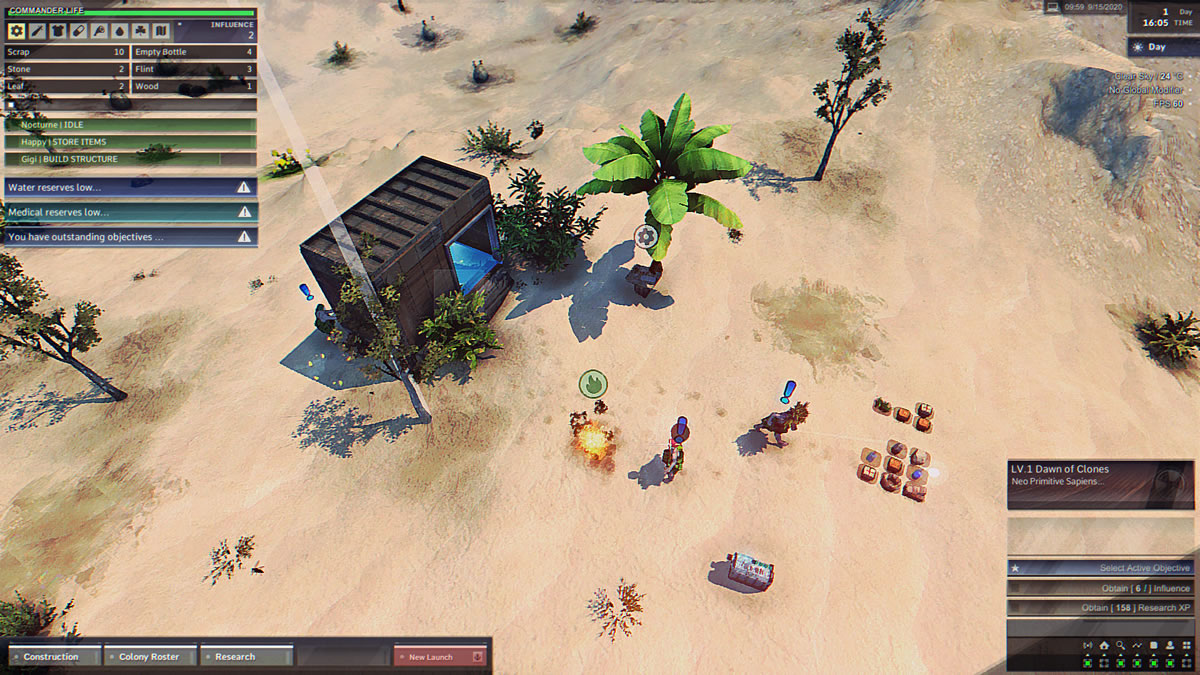Show the medical pill resource category
Viewport: 1200px width, 675px height.
pos(80,32)
